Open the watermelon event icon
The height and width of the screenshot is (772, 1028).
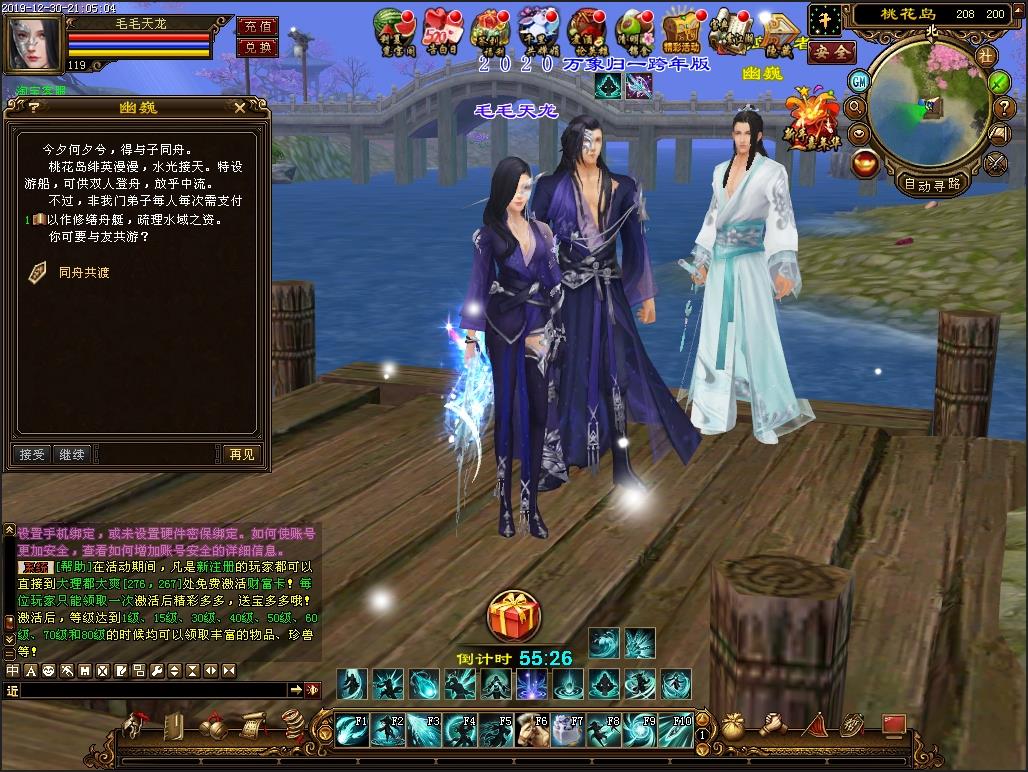[x=391, y=28]
